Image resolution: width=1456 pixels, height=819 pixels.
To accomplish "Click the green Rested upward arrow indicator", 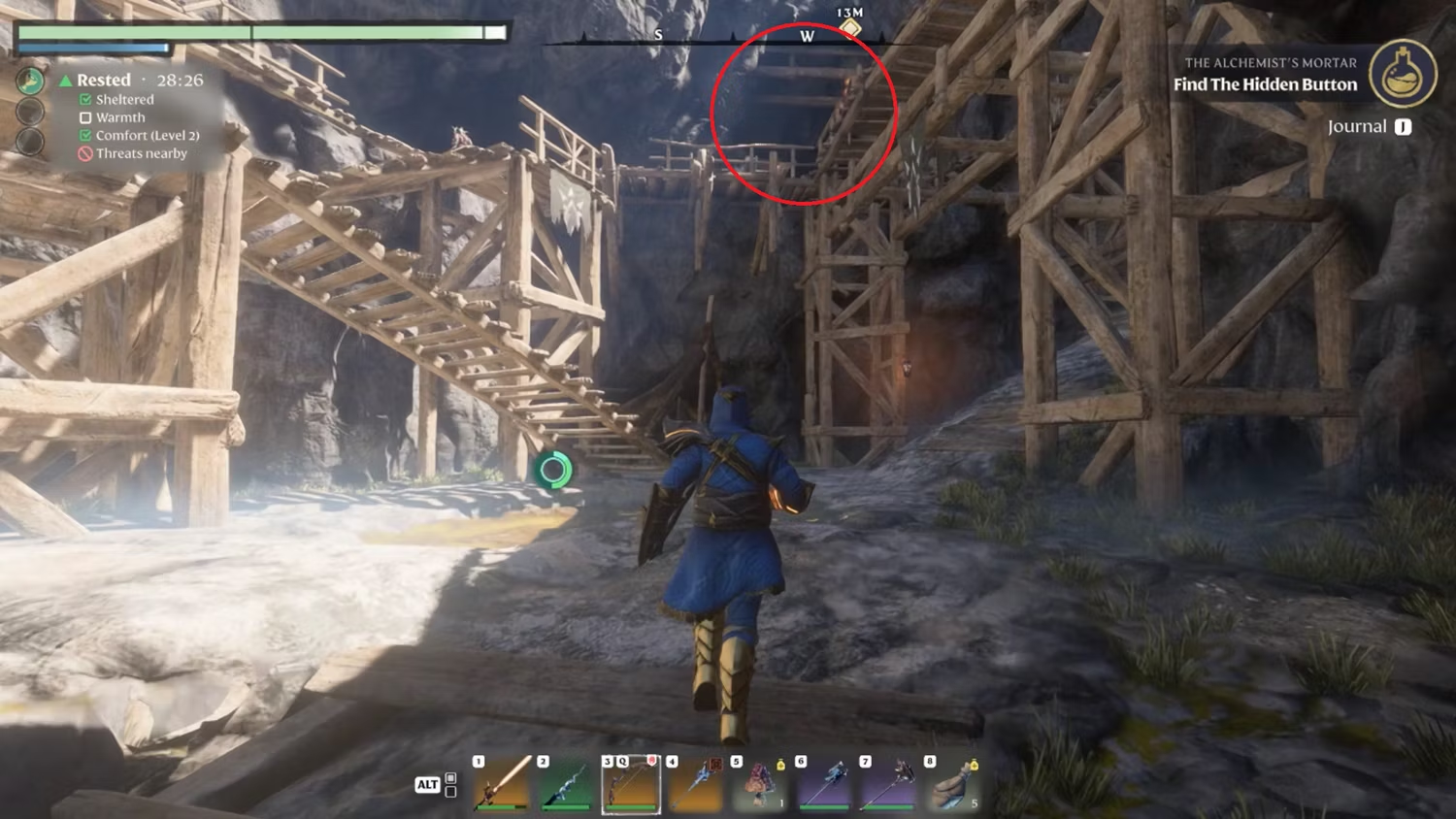I will 66,80.
